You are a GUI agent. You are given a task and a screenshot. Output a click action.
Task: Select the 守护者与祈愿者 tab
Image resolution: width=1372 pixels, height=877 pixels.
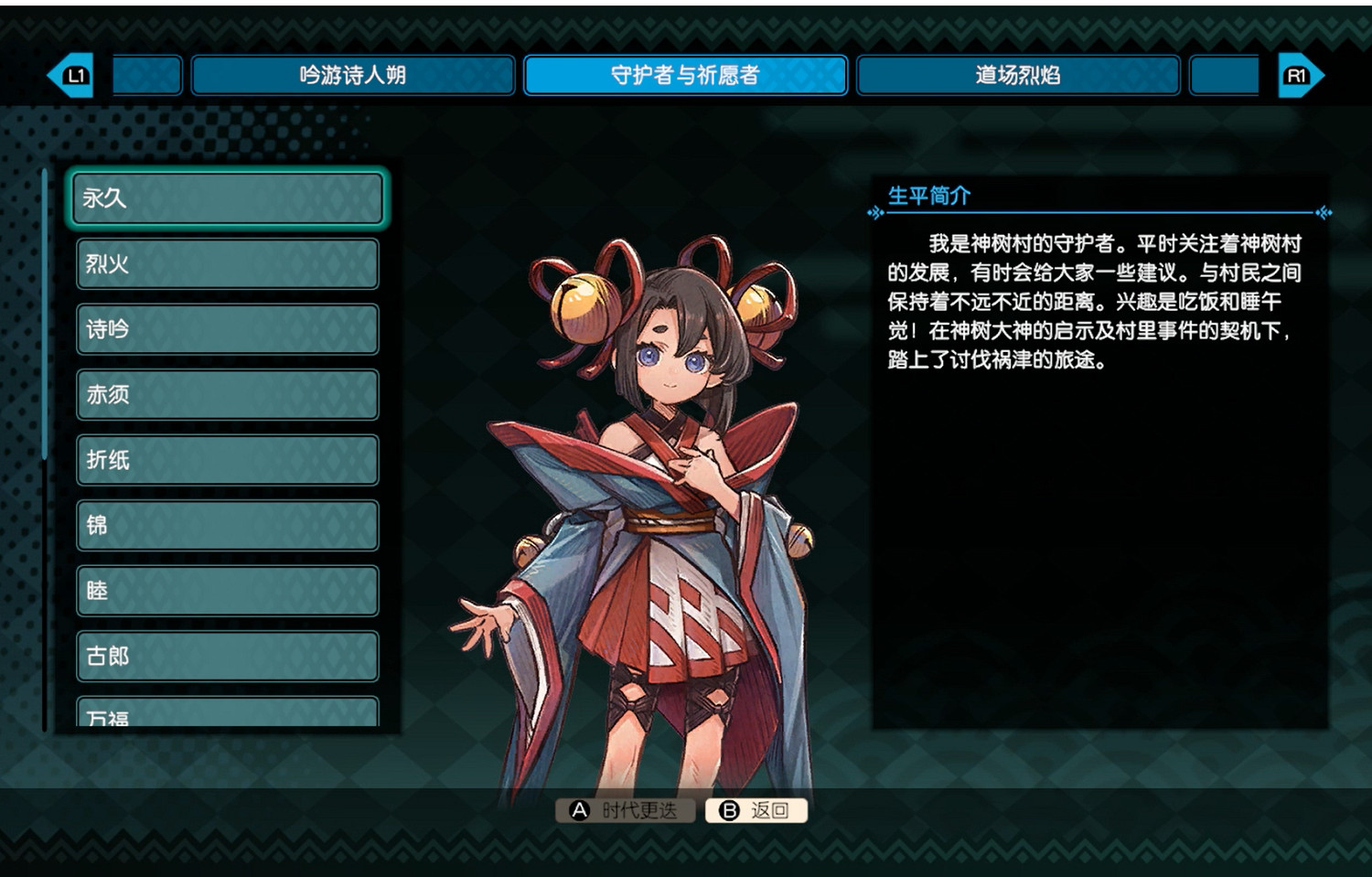pyautogui.click(x=684, y=76)
